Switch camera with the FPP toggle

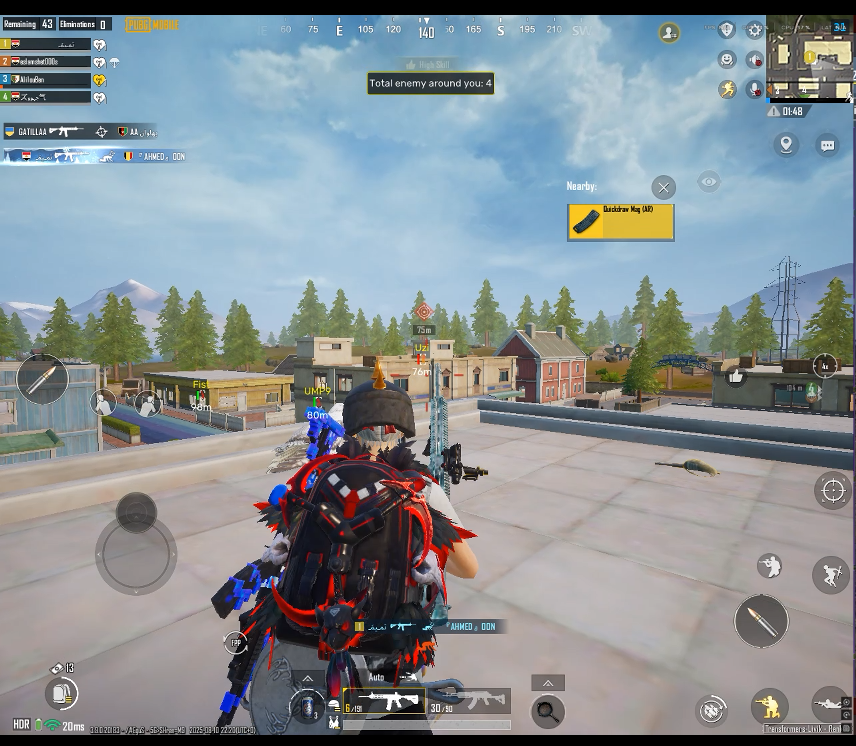(x=236, y=643)
